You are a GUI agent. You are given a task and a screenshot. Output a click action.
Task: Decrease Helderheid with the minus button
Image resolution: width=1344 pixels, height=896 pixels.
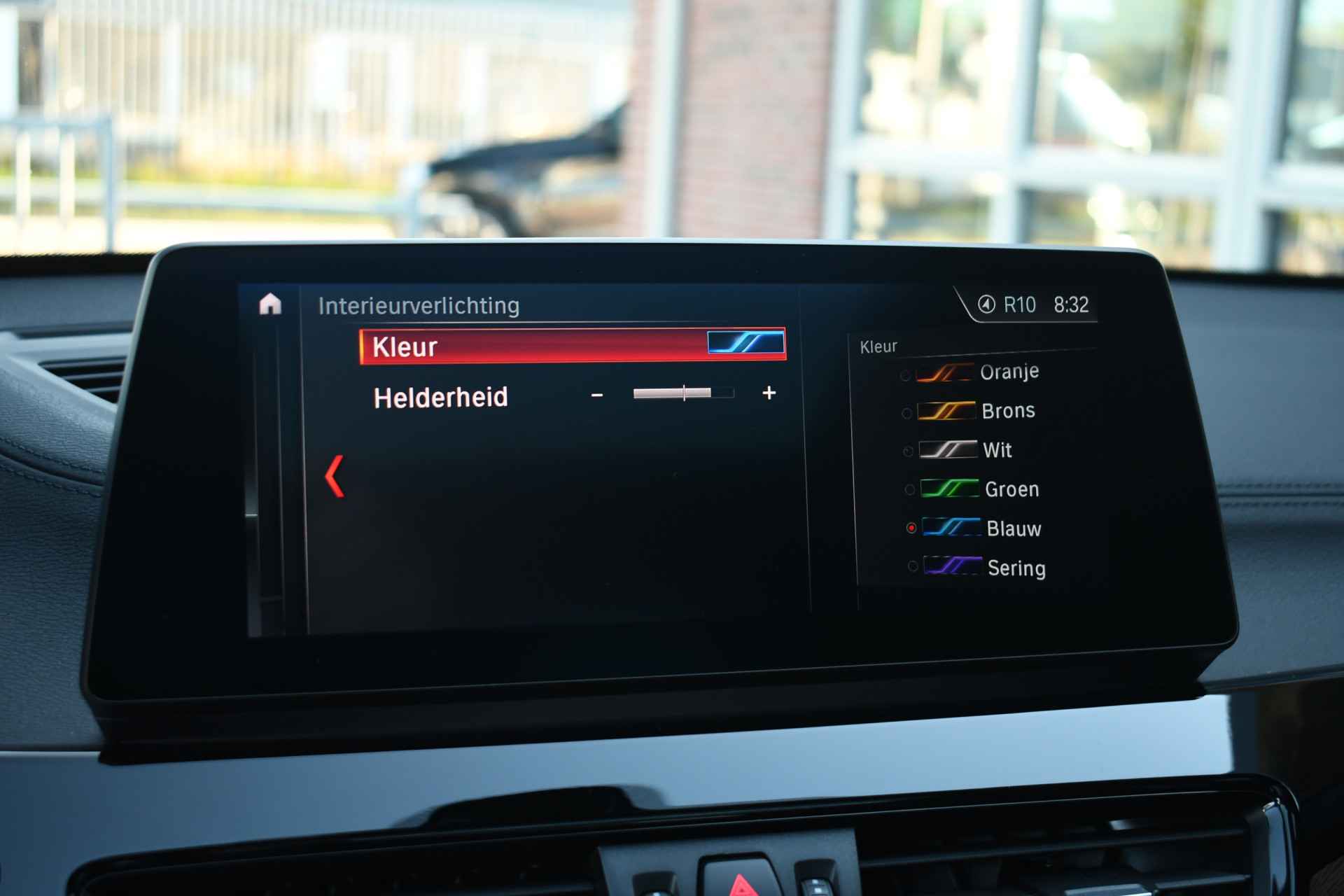[596, 395]
